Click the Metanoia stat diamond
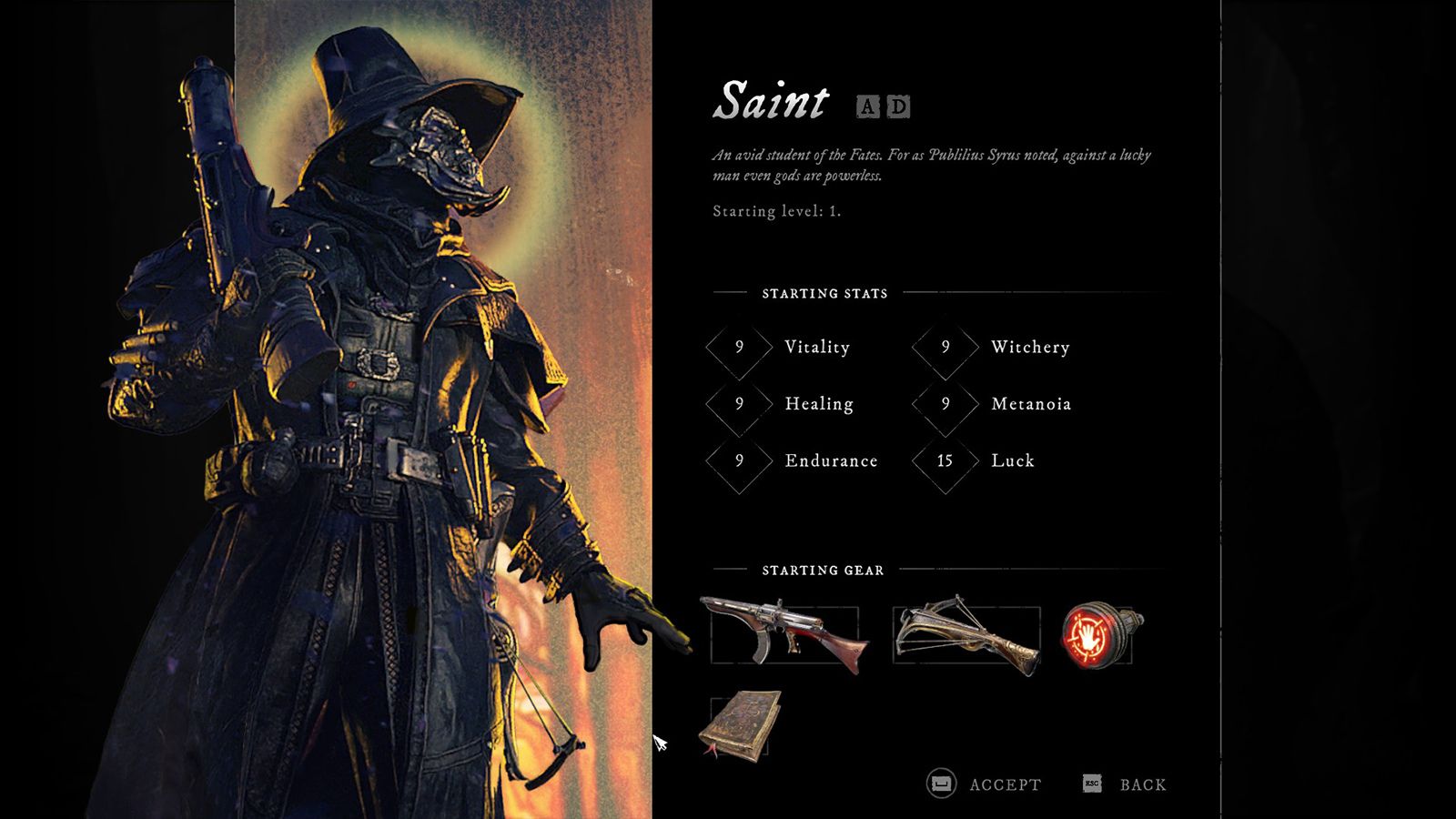 (944, 404)
